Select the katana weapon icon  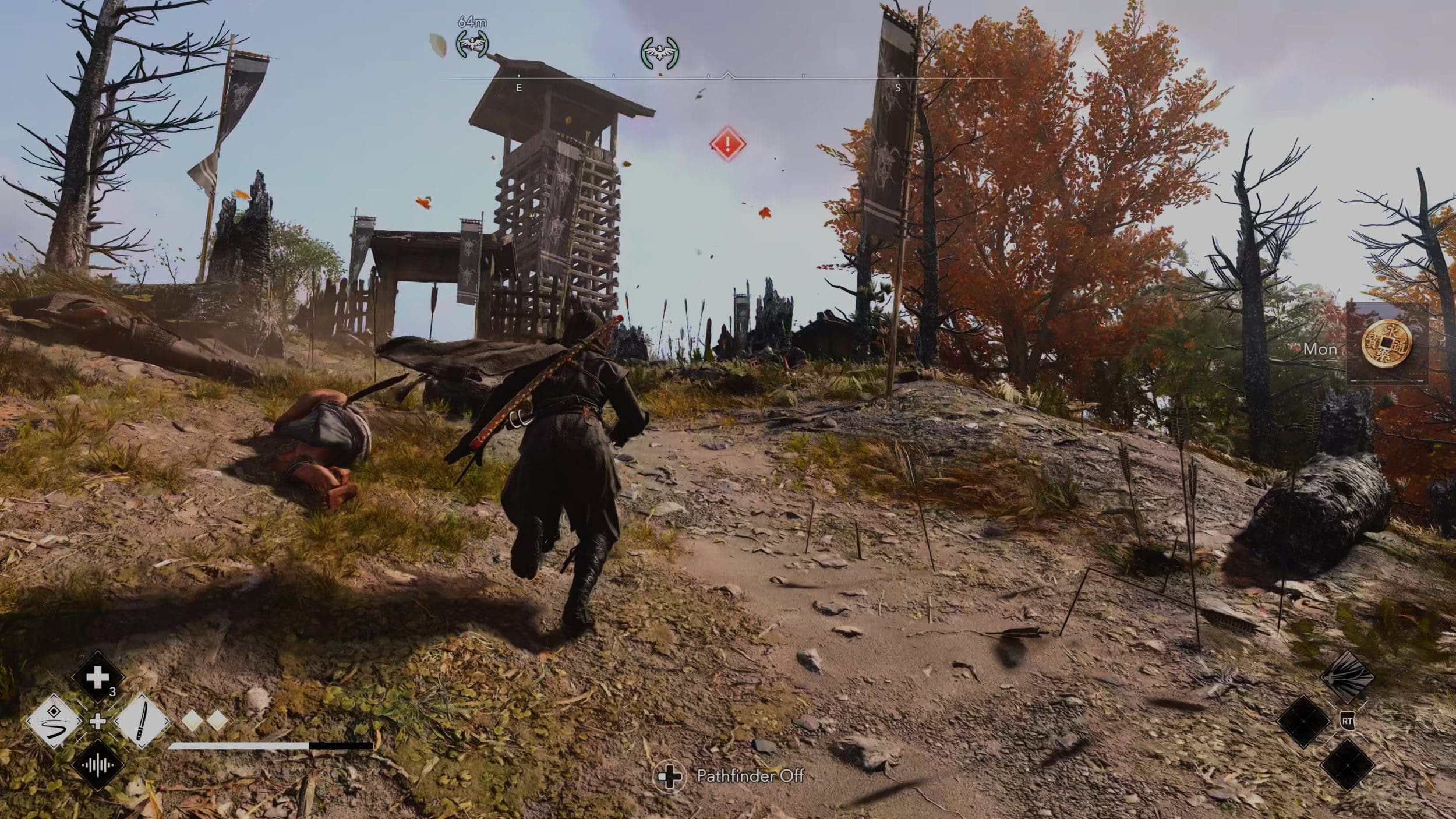(x=143, y=722)
